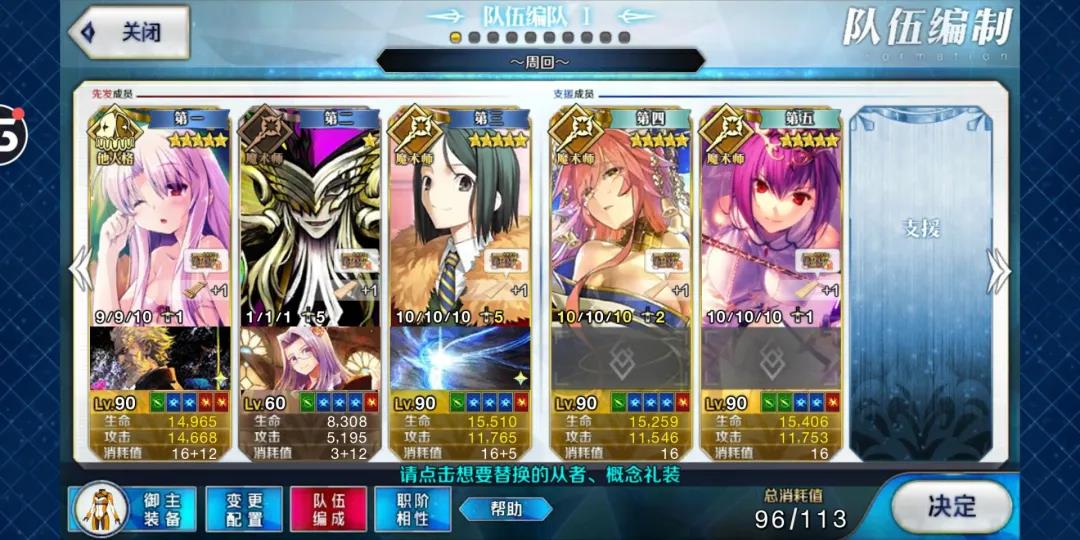Change the first servant's craft essence

[x=160, y=358]
